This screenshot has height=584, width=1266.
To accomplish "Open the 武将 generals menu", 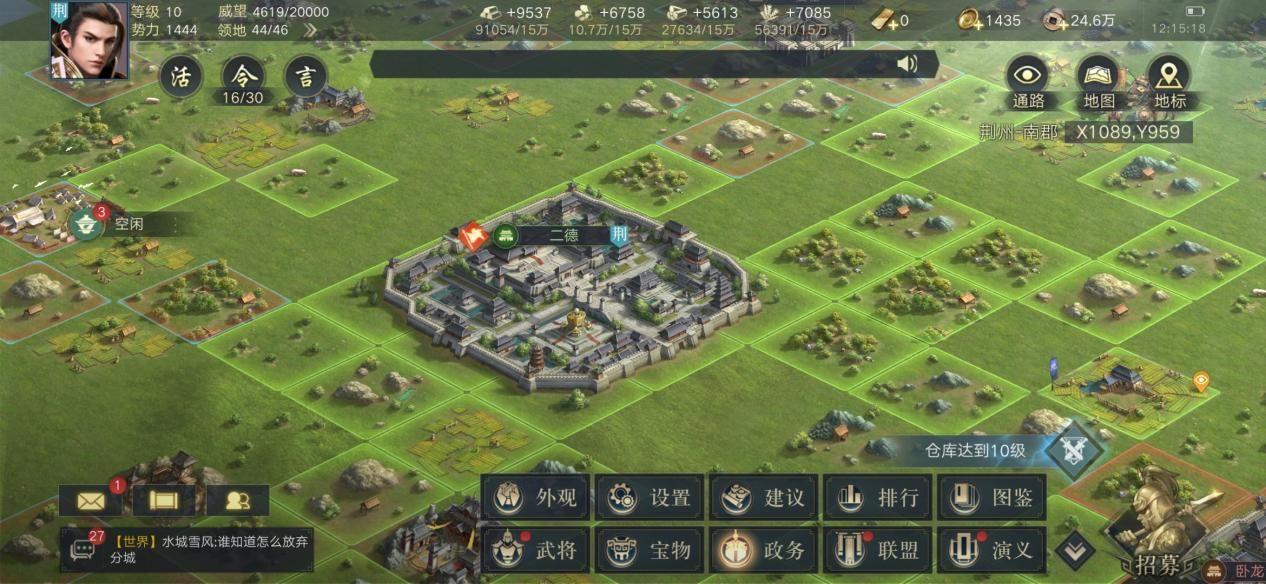I will pyautogui.click(x=537, y=549).
